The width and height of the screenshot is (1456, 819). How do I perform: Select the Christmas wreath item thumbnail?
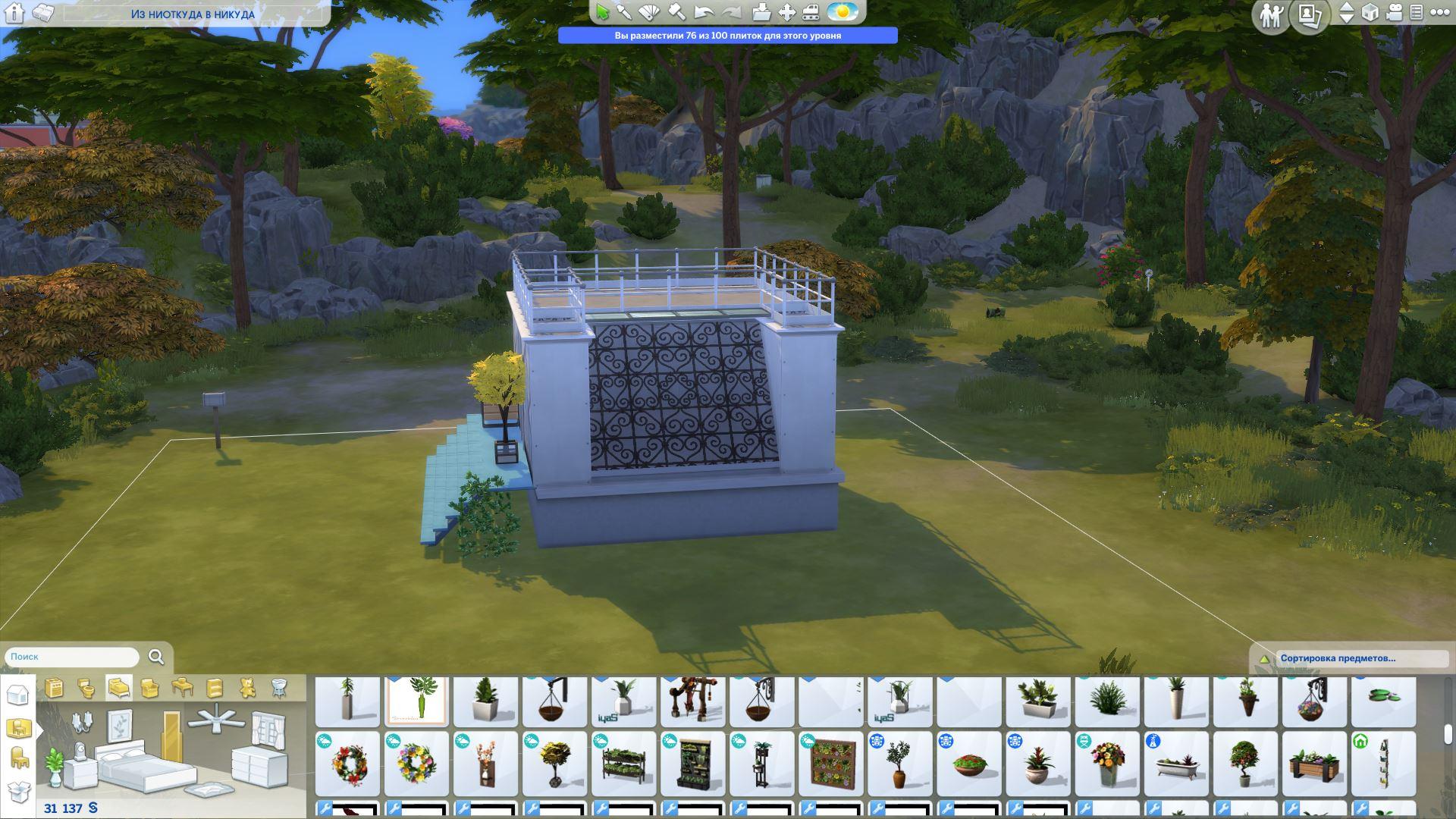pyautogui.click(x=348, y=763)
